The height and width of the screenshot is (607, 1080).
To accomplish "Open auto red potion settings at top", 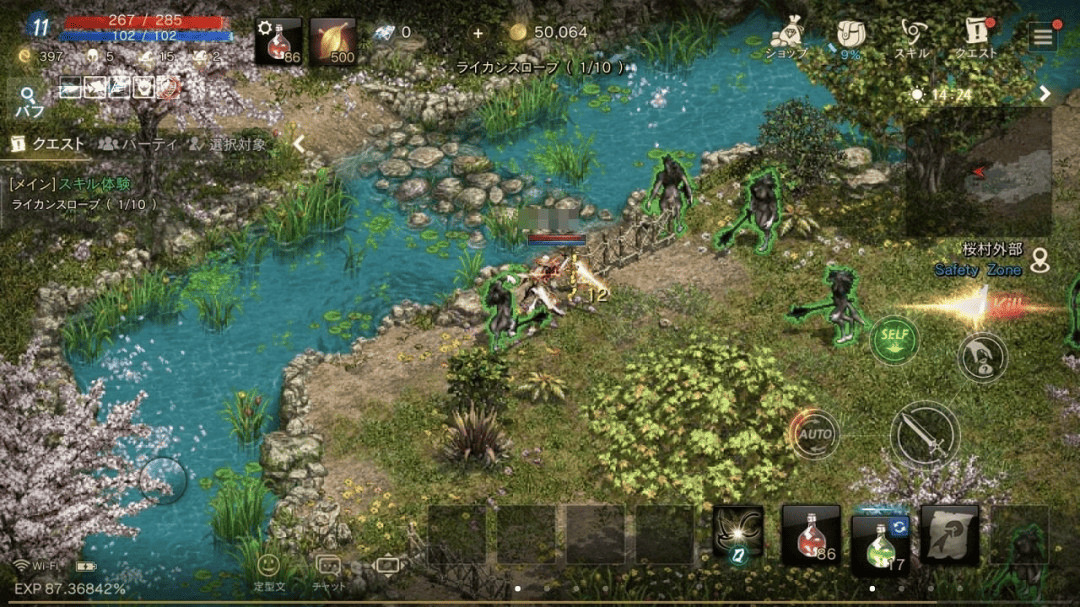I will [278, 41].
